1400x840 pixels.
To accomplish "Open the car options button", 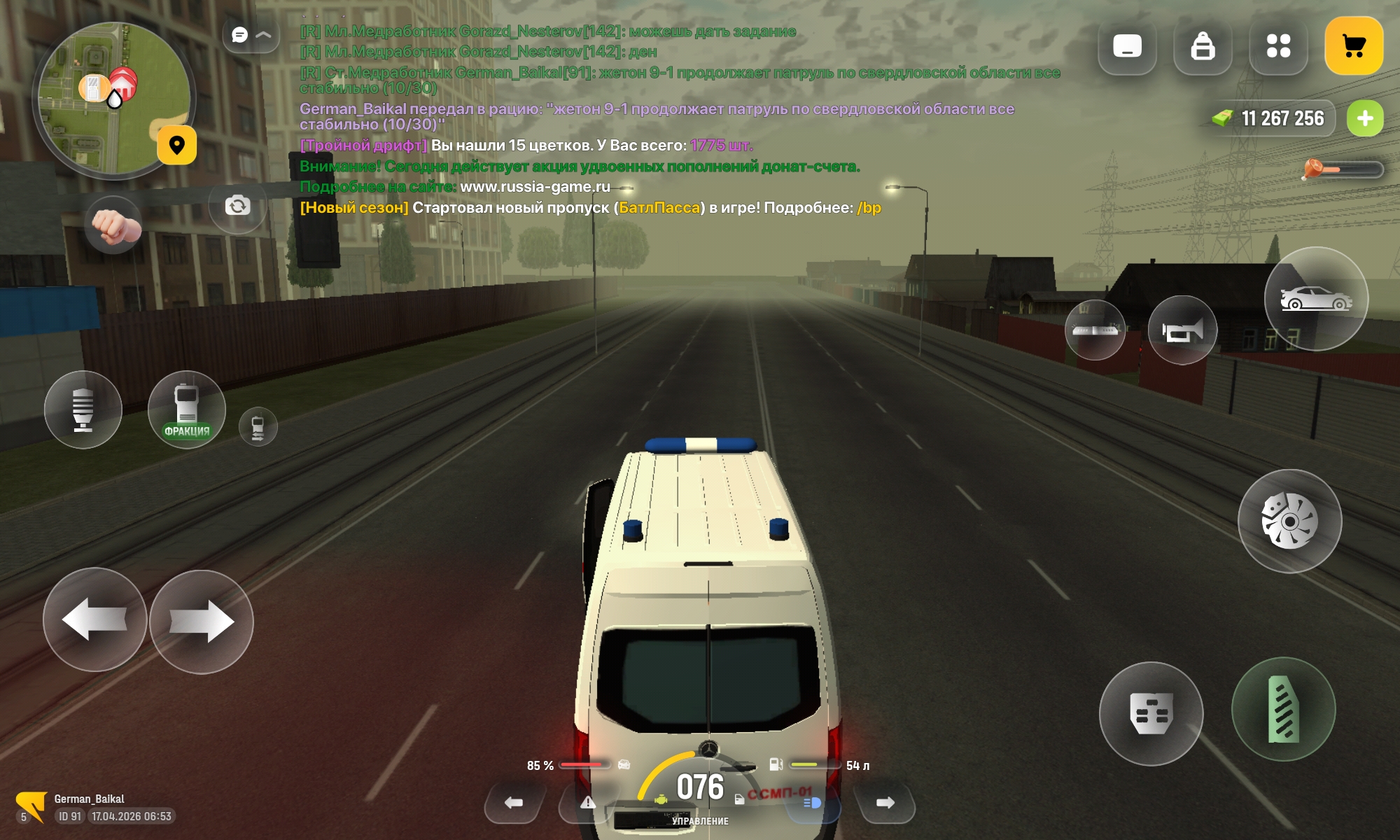I will [1315, 299].
